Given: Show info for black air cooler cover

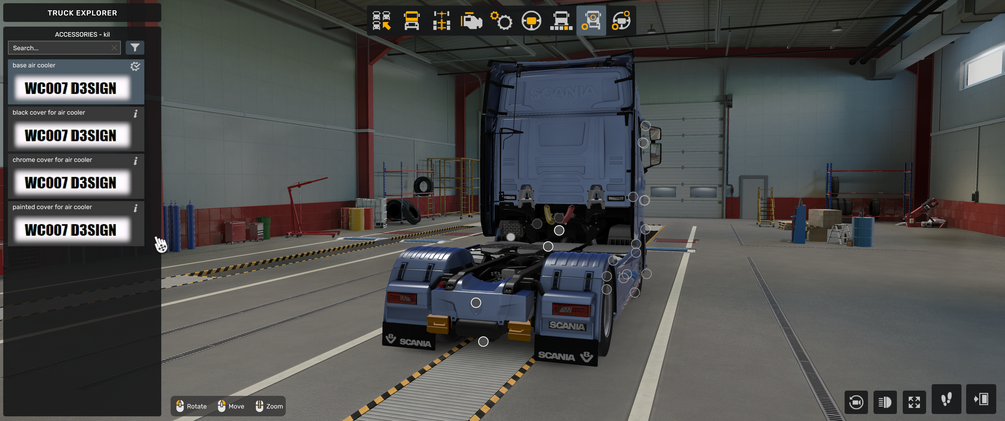Looking at the screenshot, I should 136,113.
